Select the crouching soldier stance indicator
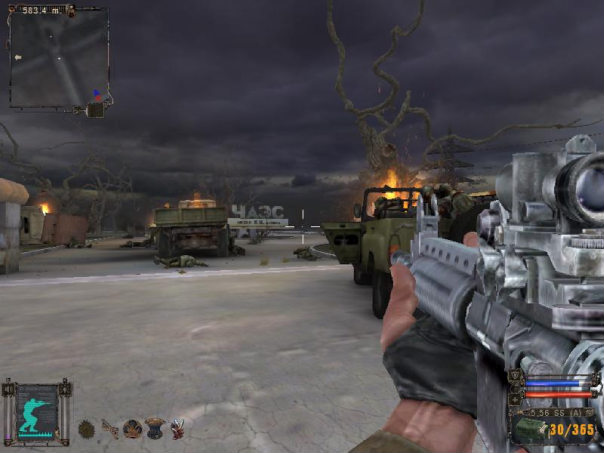Screen dimensions: 604x453 [x=37, y=410]
